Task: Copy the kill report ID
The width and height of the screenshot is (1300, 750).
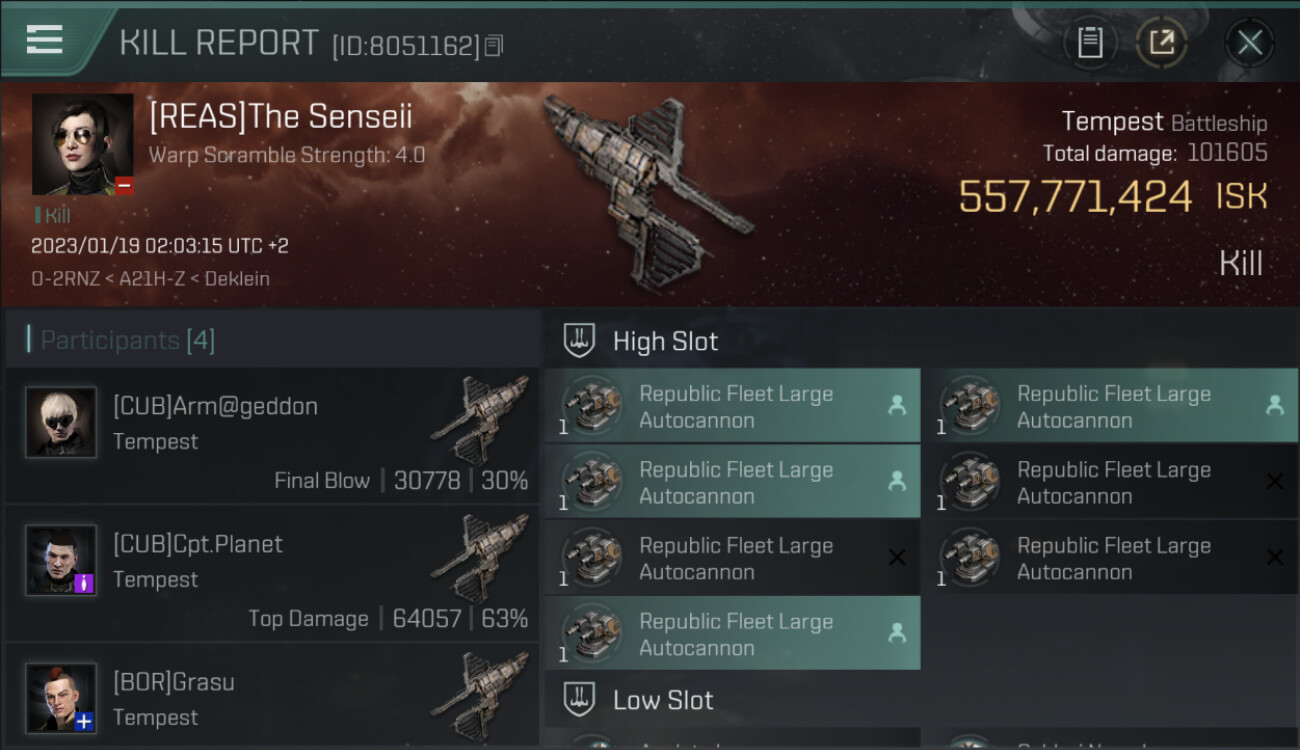Action: (494, 46)
